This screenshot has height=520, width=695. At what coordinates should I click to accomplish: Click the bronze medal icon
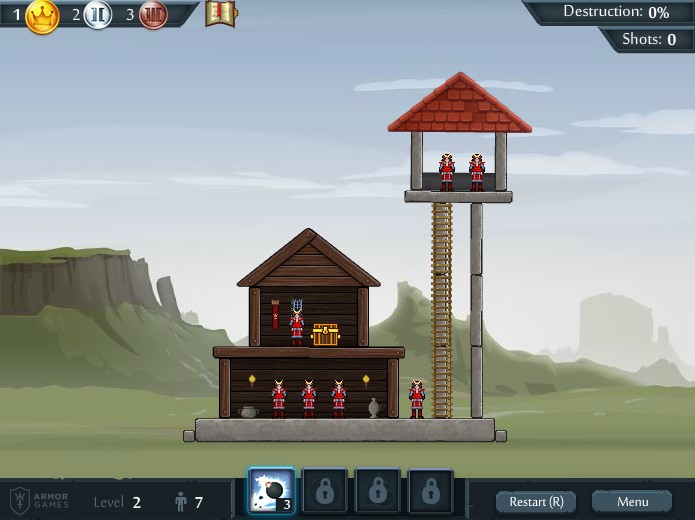(x=153, y=15)
